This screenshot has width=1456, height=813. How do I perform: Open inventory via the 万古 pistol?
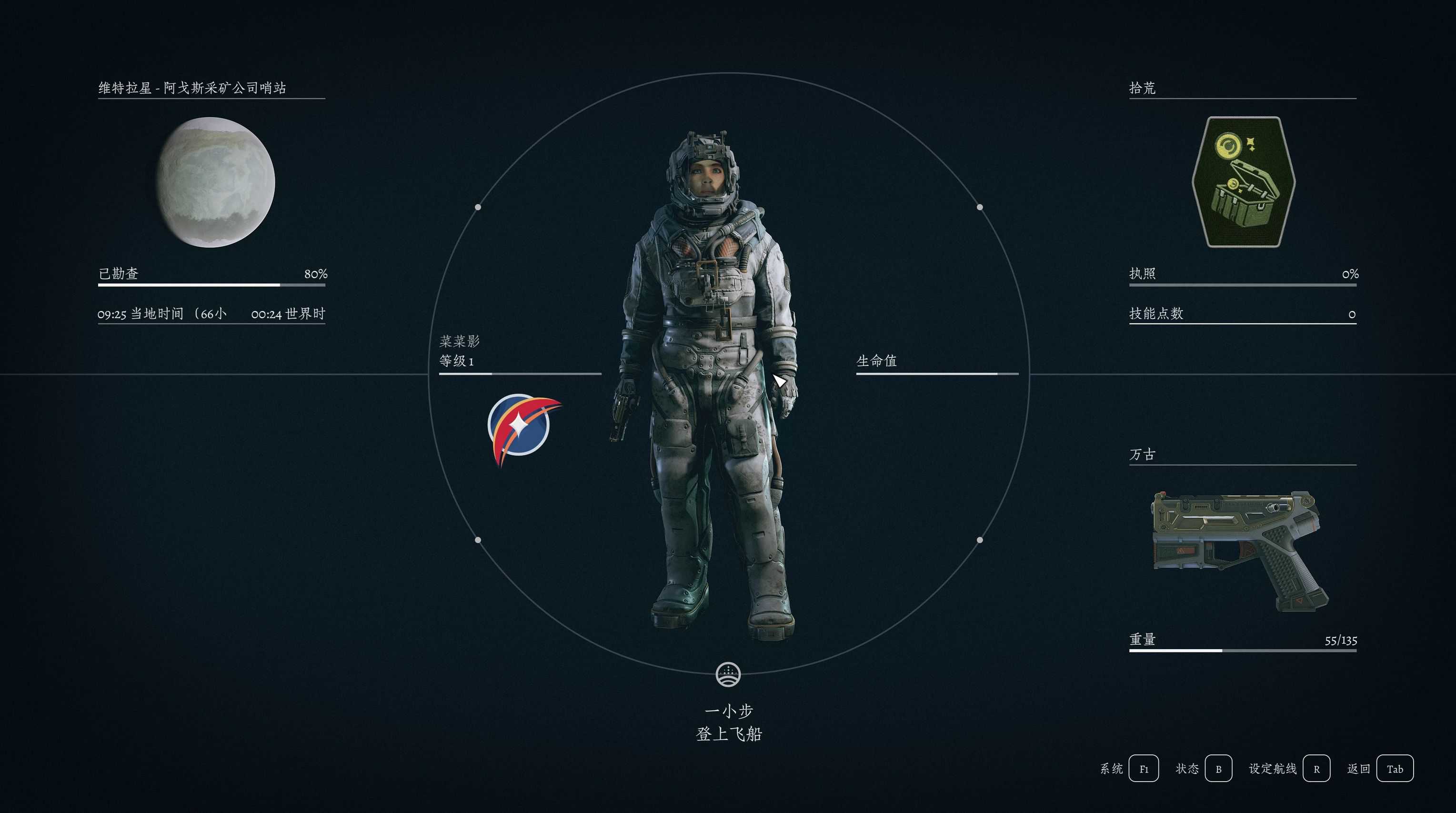point(1240,550)
